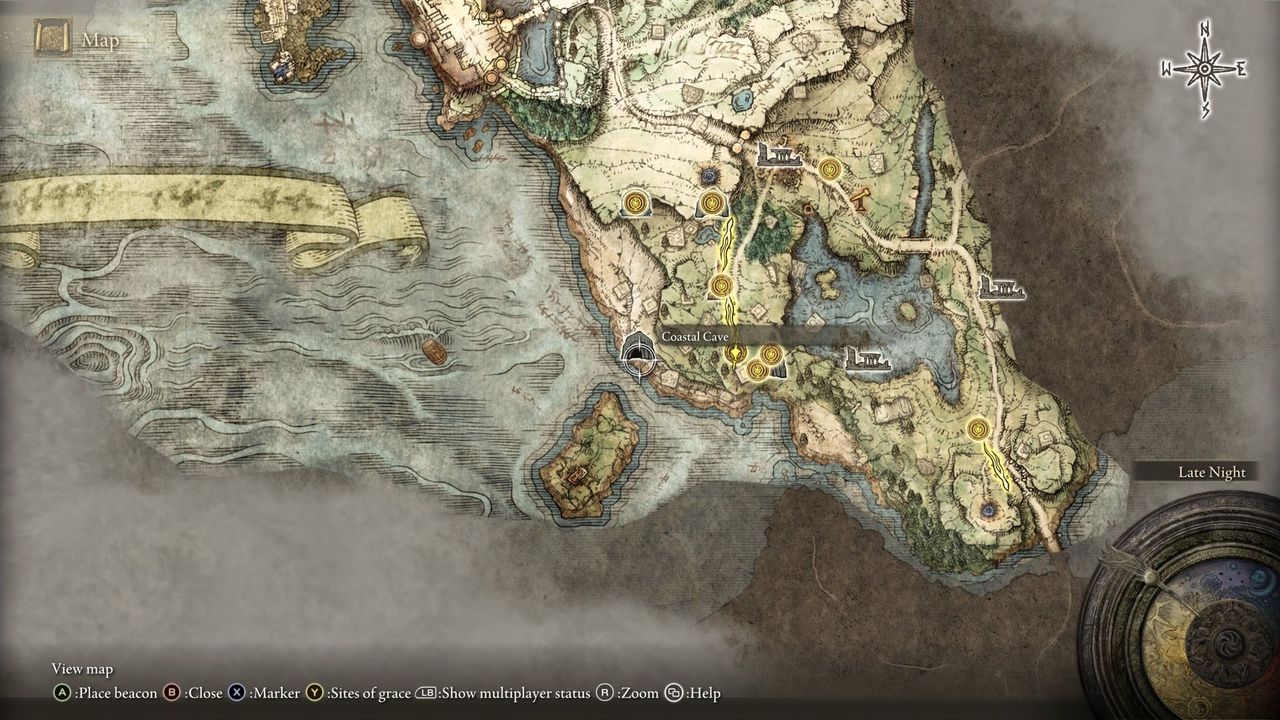Select the site of grace near Church of Elleh
The image size is (1280, 720).
tap(637, 205)
